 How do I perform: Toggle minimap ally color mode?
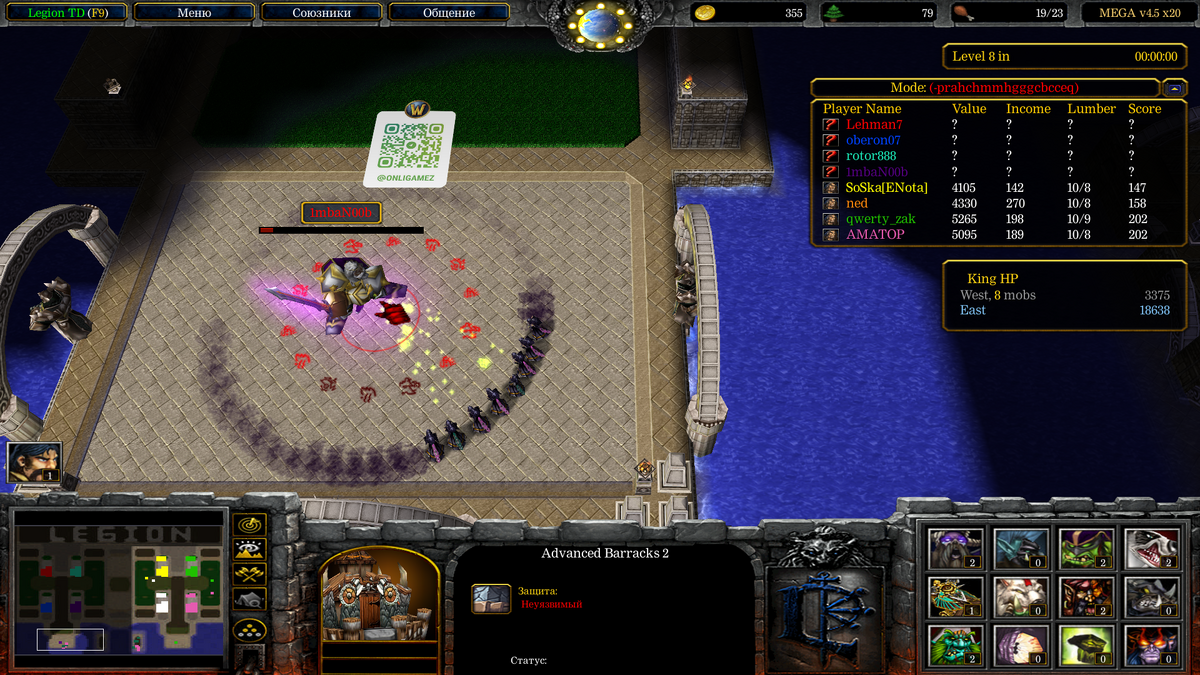249,574
